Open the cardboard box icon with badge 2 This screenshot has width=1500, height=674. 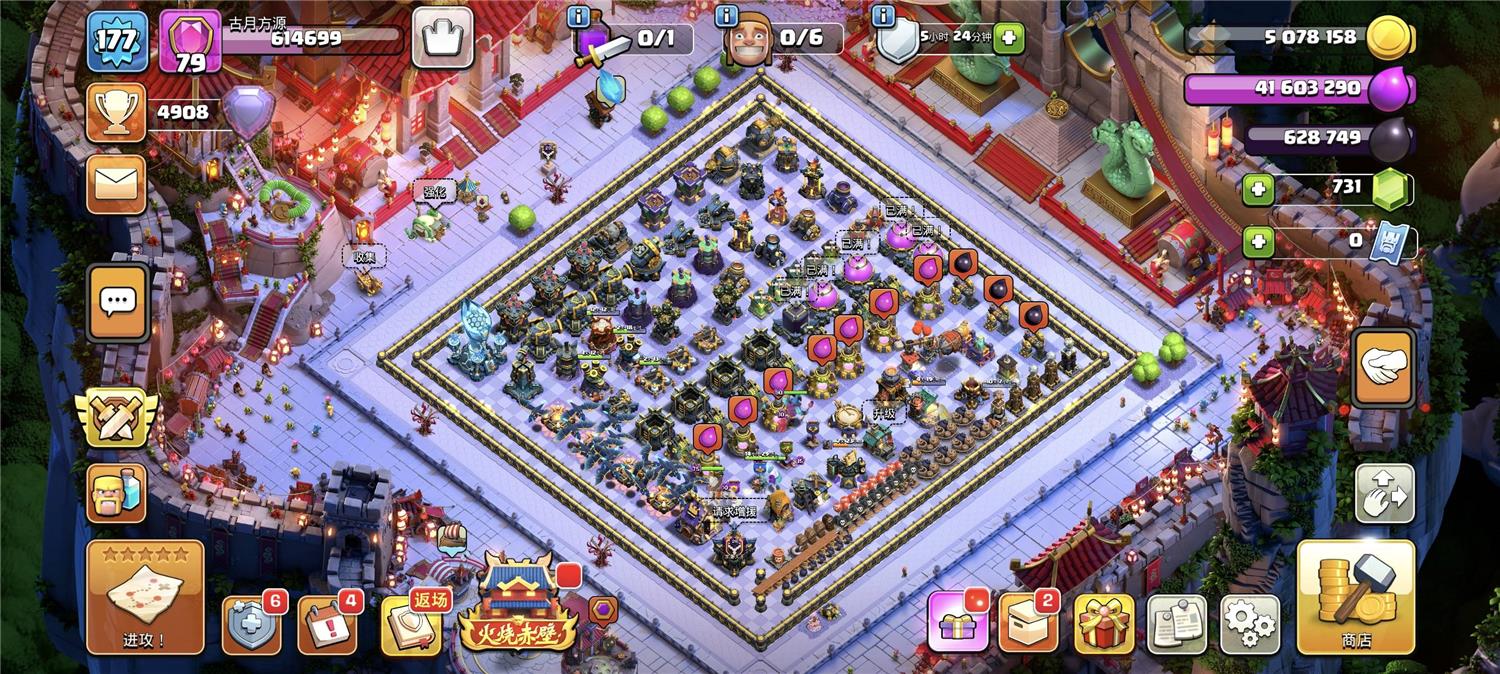(x=1028, y=624)
